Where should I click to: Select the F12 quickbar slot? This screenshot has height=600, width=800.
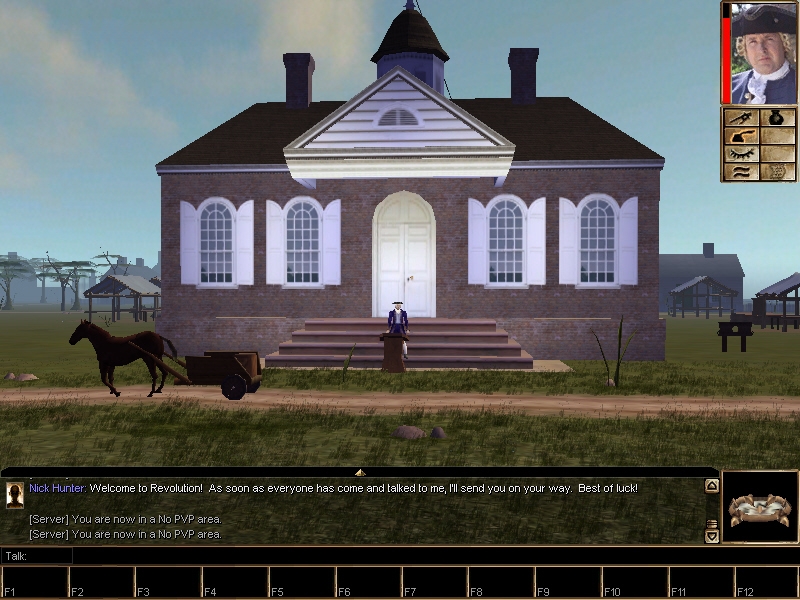click(x=765, y=582)
